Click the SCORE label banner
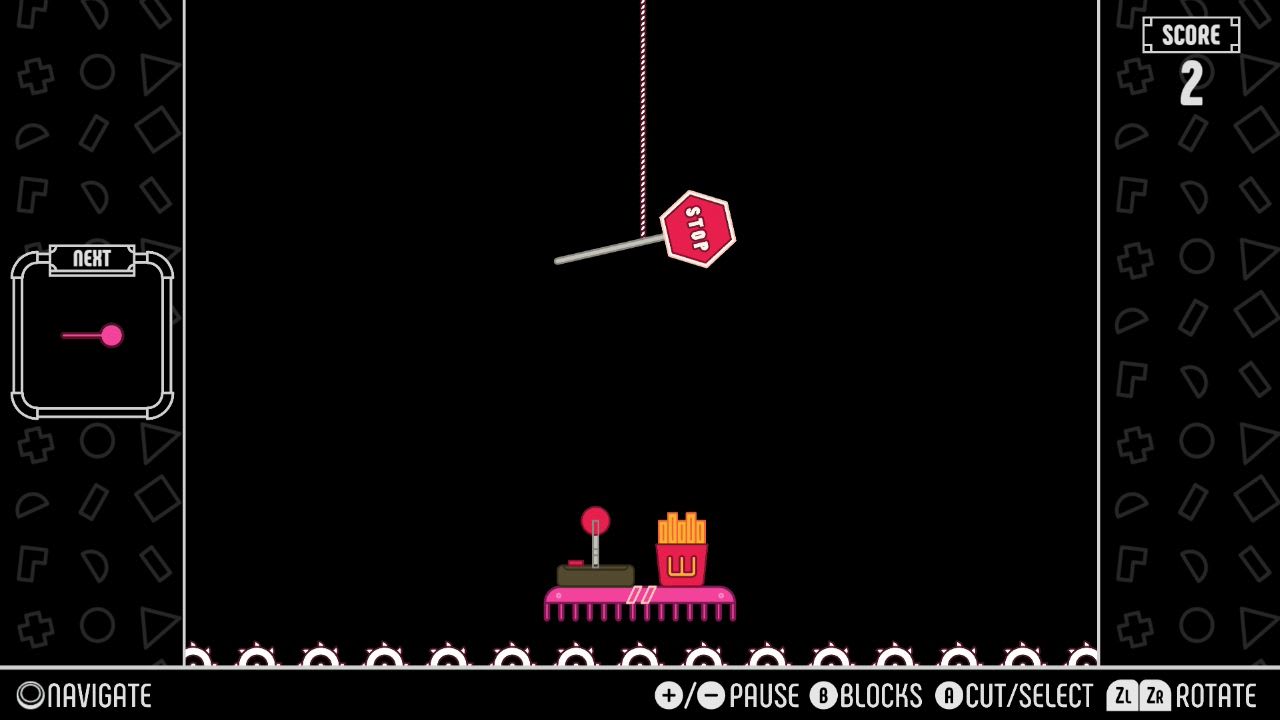The image size is (1280, 720). [1192, 35]
